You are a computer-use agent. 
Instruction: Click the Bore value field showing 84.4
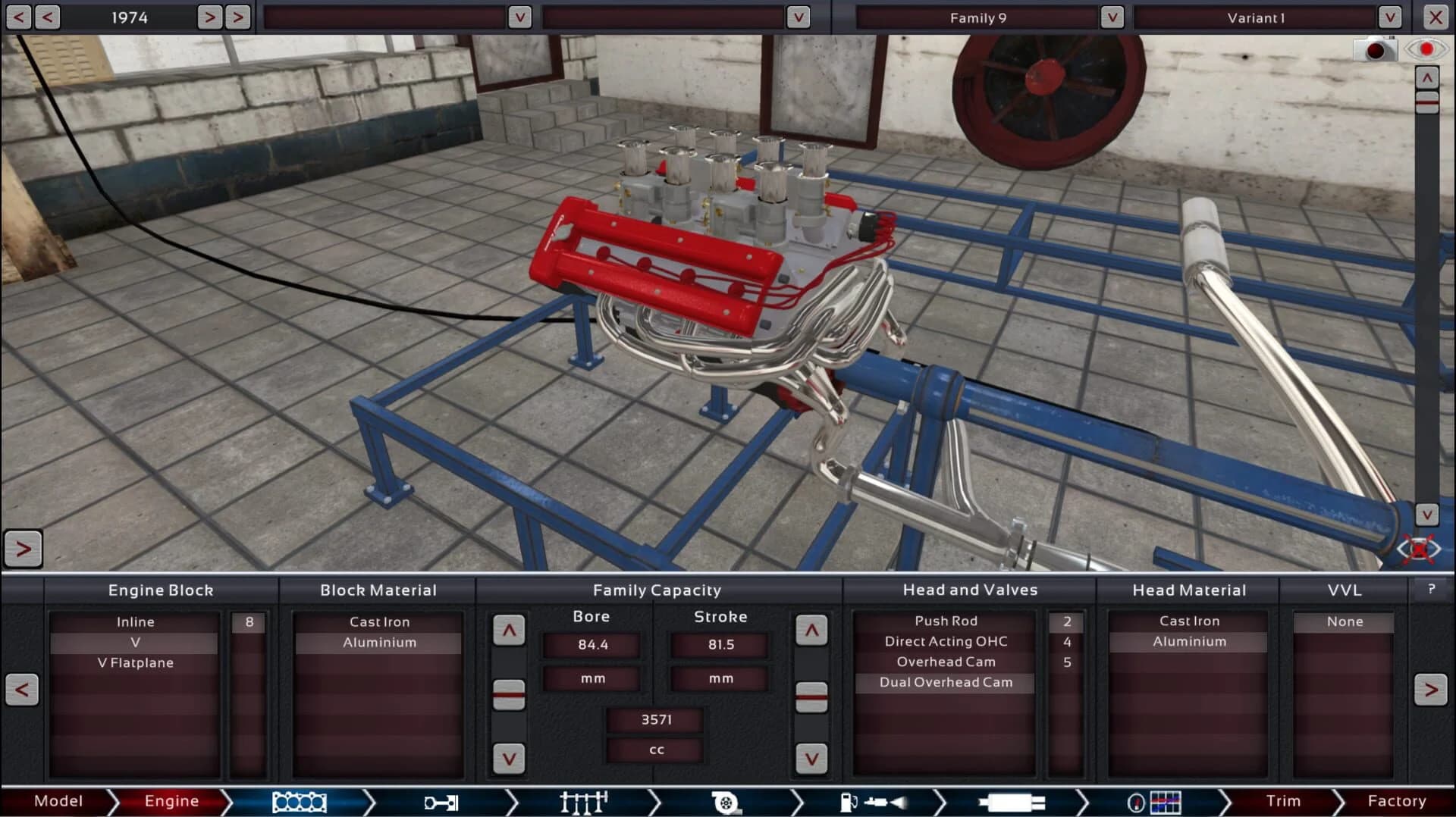pos(591,645)
